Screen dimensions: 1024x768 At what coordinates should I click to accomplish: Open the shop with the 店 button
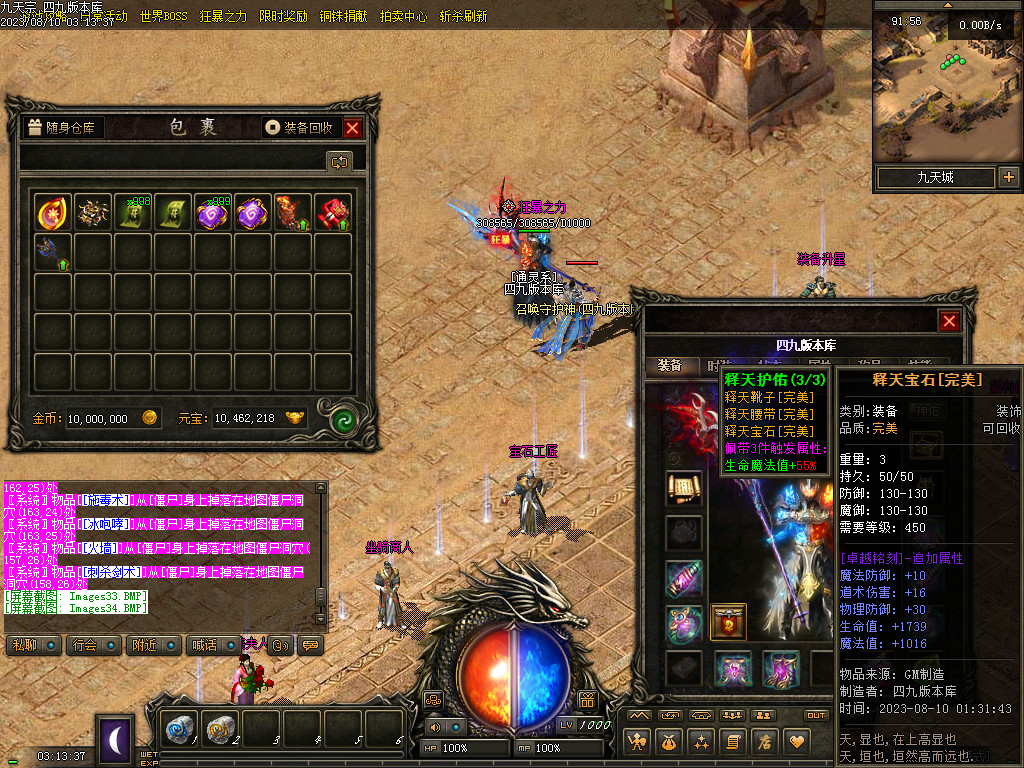tap(765, 742)
